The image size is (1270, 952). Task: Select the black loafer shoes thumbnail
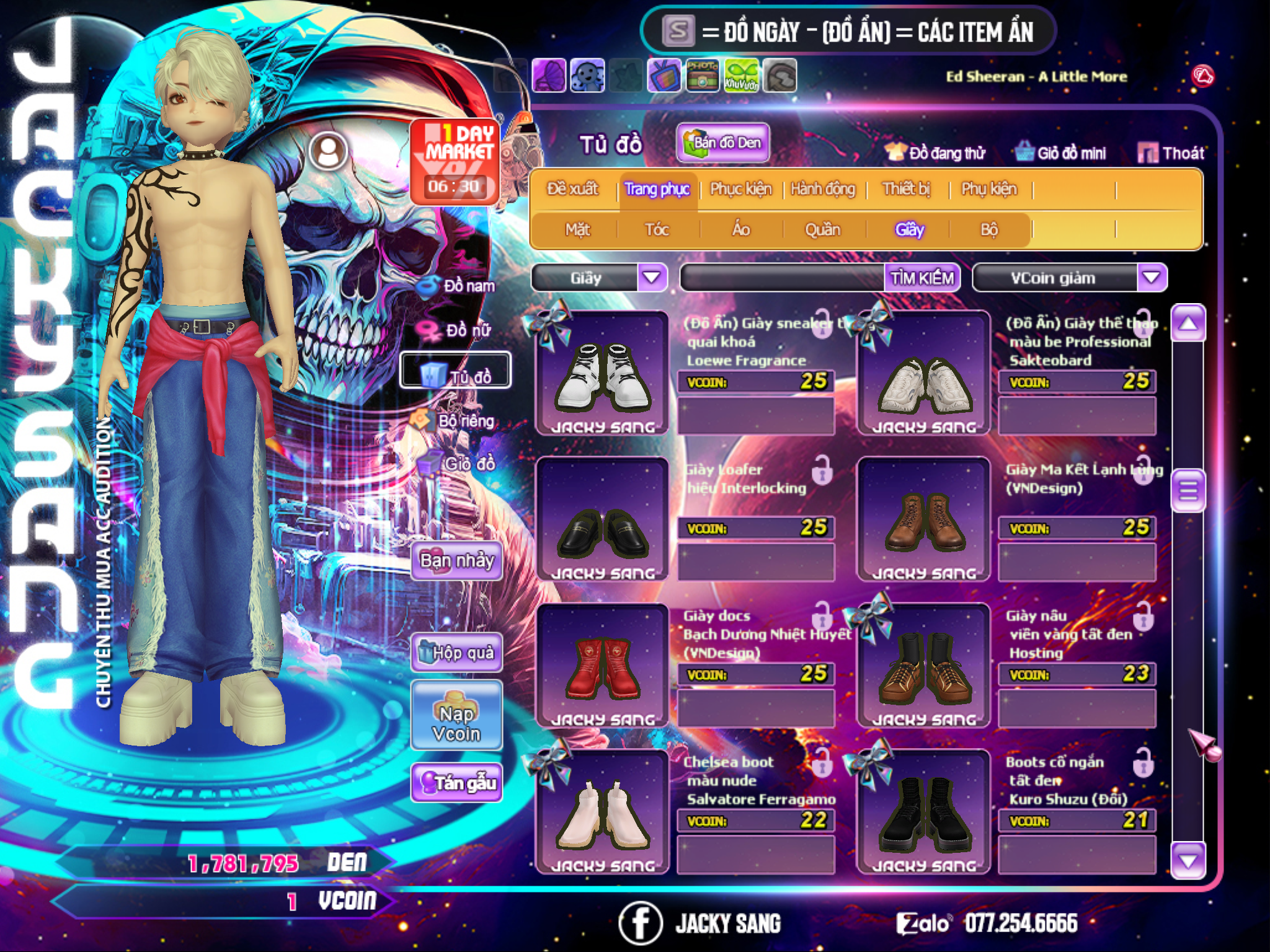pyautogui.click(x=602, y=521)
